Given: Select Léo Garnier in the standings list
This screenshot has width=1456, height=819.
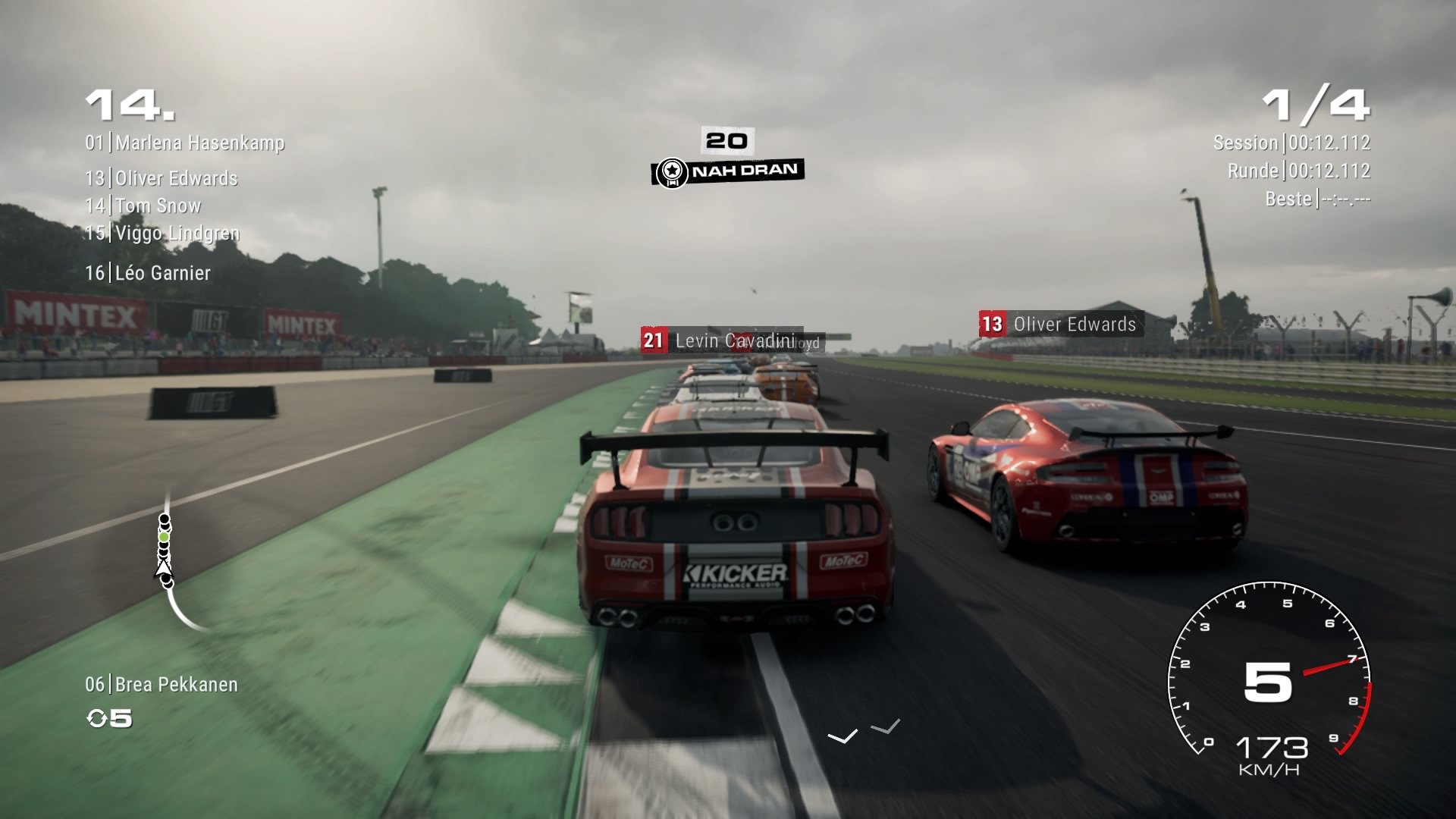Looking at the screenshot, I should [148, 273].
